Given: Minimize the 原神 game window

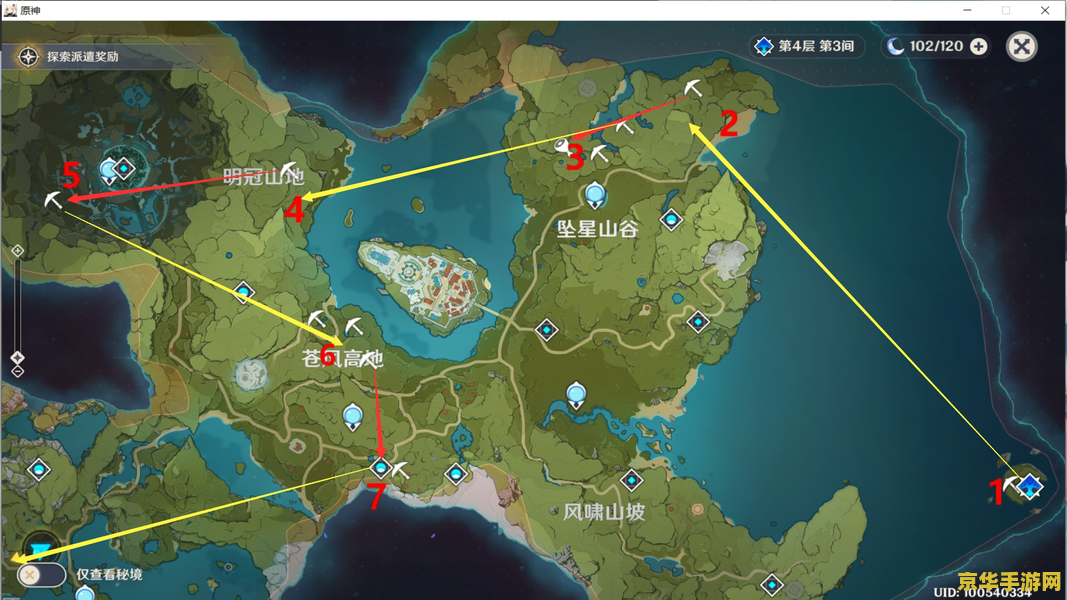Looking at the screenshot, I should point(968,10).
